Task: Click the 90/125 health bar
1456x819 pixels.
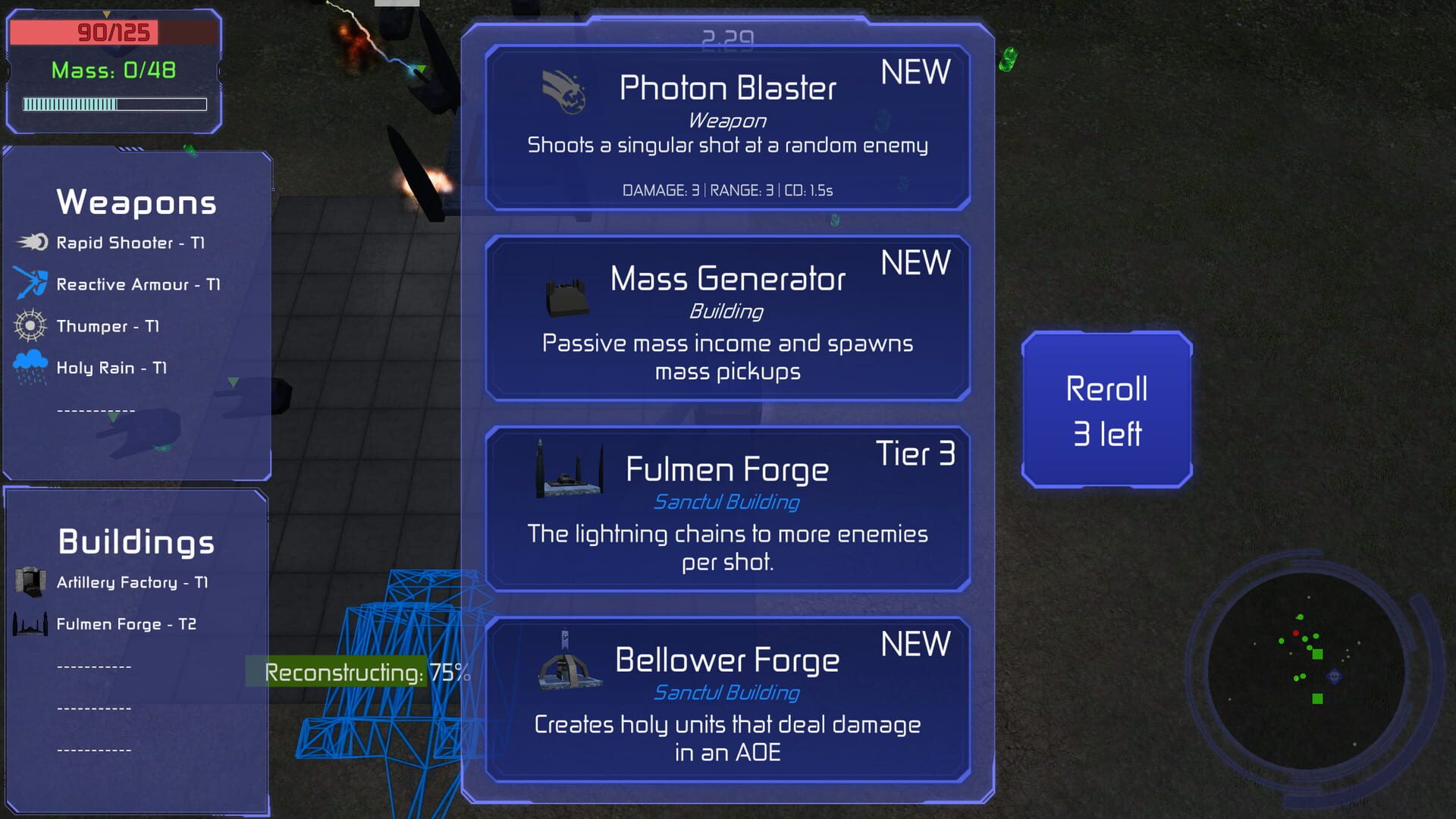Action: pos(114,32)
